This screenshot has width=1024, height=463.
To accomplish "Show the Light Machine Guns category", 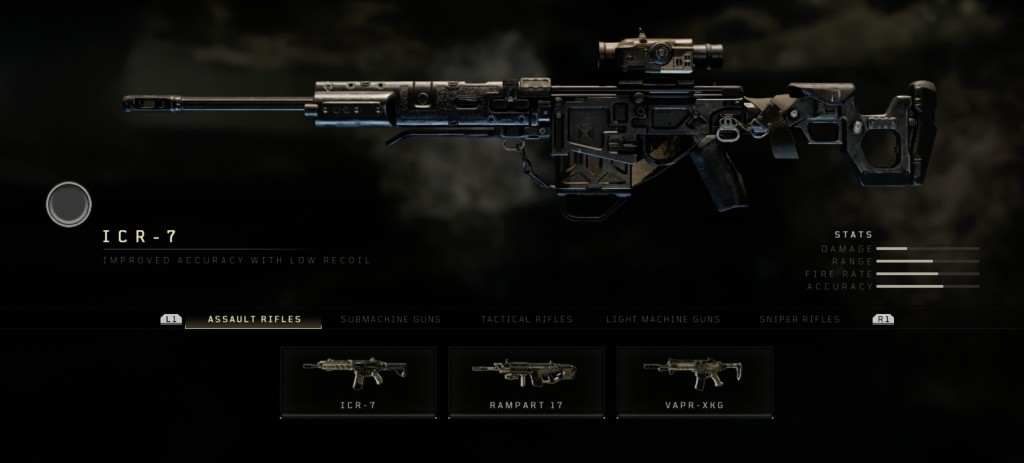I will (x=663, y=319).
